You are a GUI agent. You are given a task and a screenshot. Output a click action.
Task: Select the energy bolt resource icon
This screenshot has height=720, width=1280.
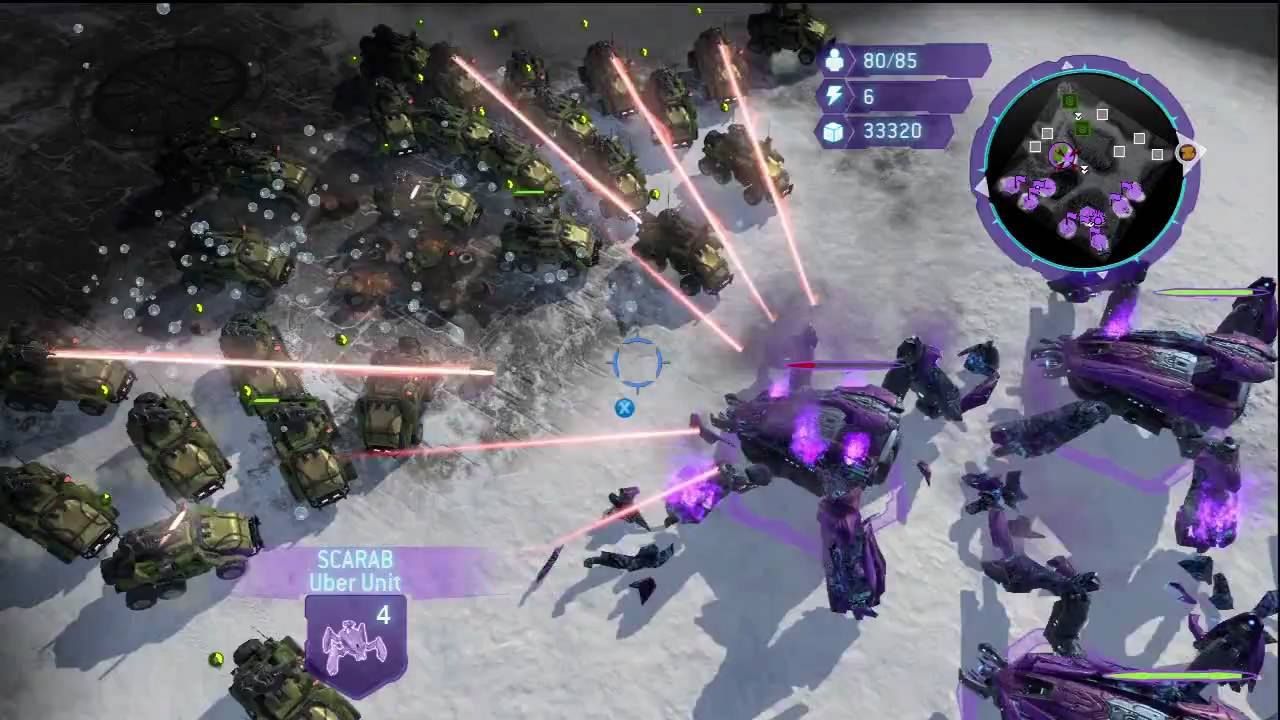click(836, 97)
